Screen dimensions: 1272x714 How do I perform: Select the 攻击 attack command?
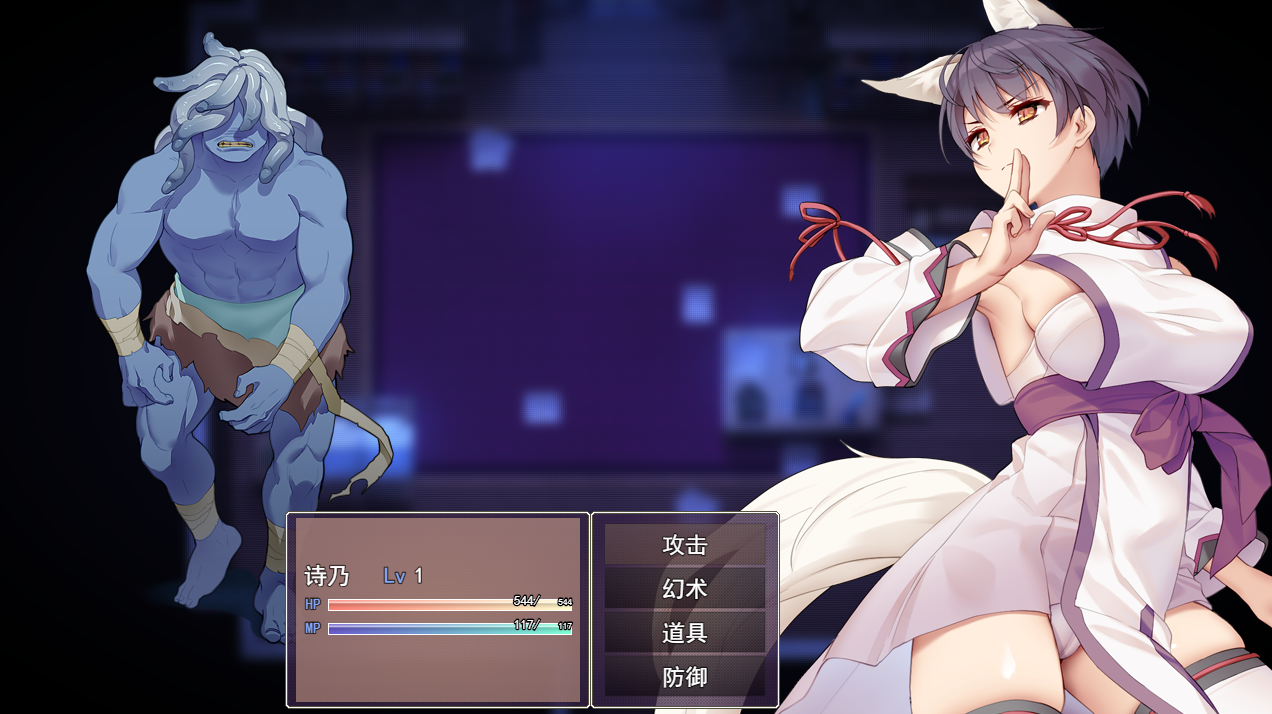pyautogui.click(x=685, y=545)
